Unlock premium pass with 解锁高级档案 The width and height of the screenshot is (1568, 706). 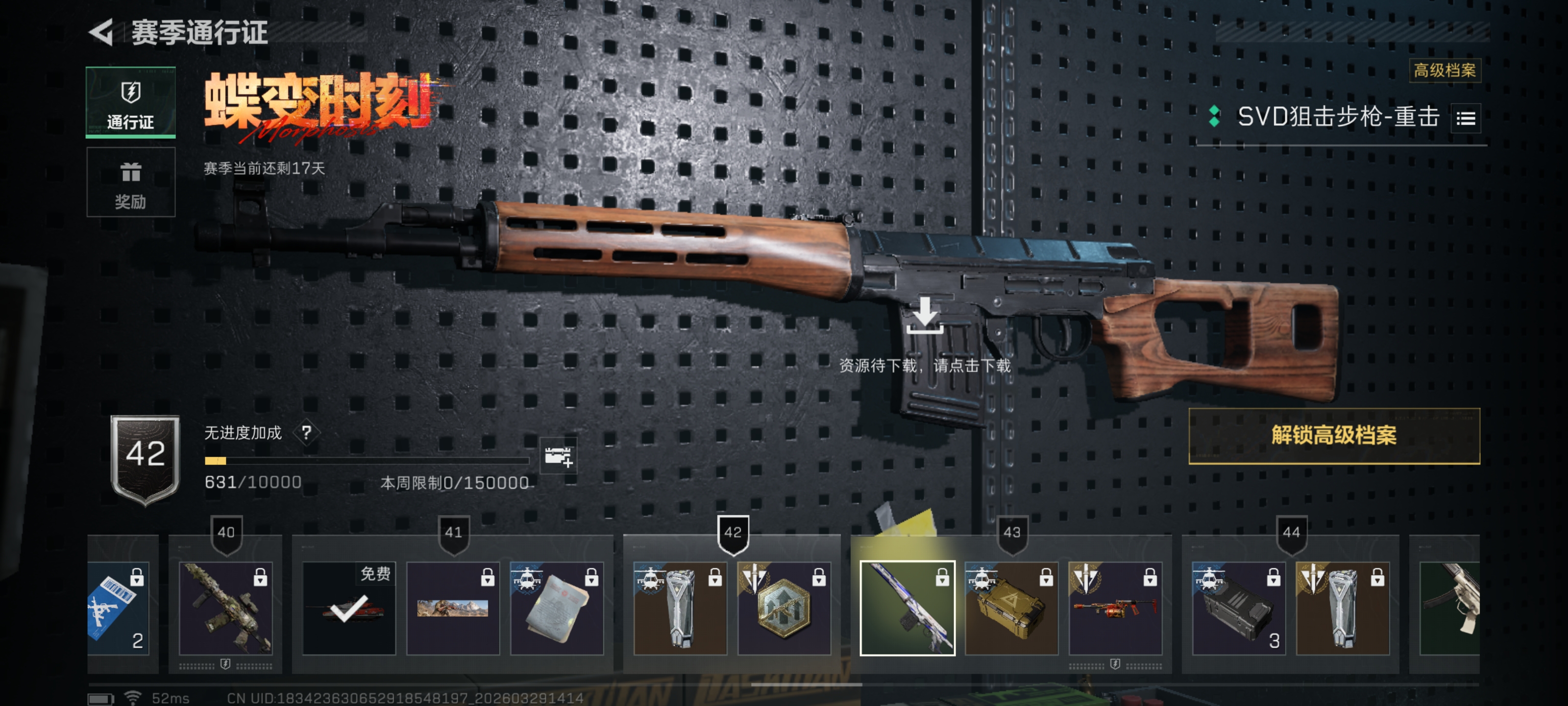coord(1334,435)
